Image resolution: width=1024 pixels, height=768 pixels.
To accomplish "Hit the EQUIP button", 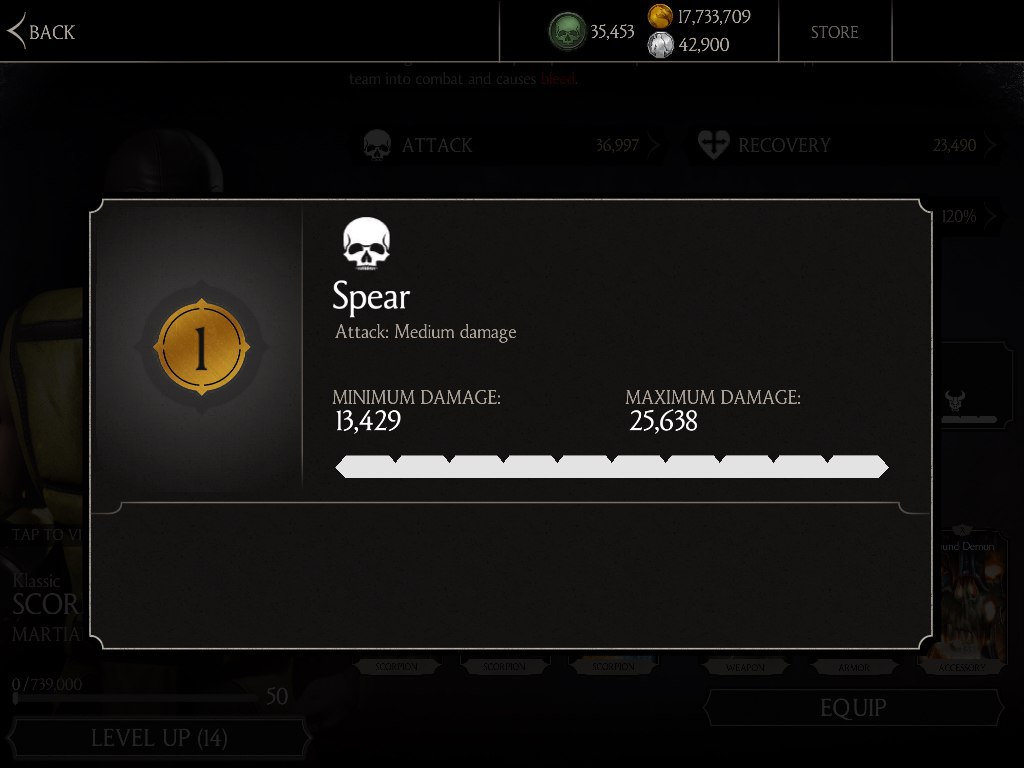I will click(852, 708).
